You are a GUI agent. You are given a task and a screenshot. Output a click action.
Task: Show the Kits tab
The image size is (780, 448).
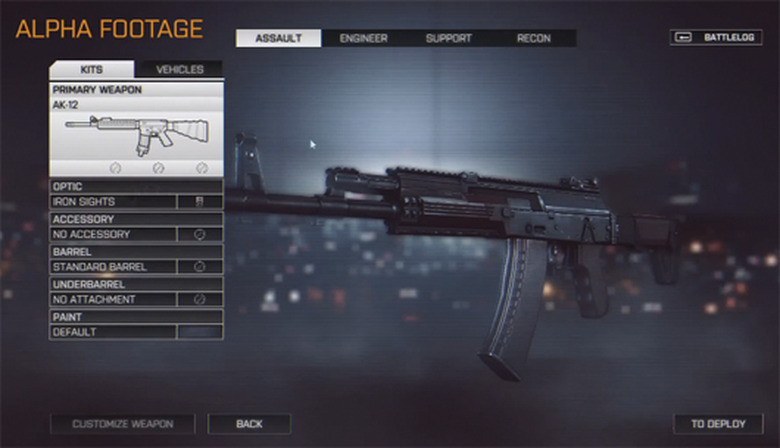tap(91, 70)
